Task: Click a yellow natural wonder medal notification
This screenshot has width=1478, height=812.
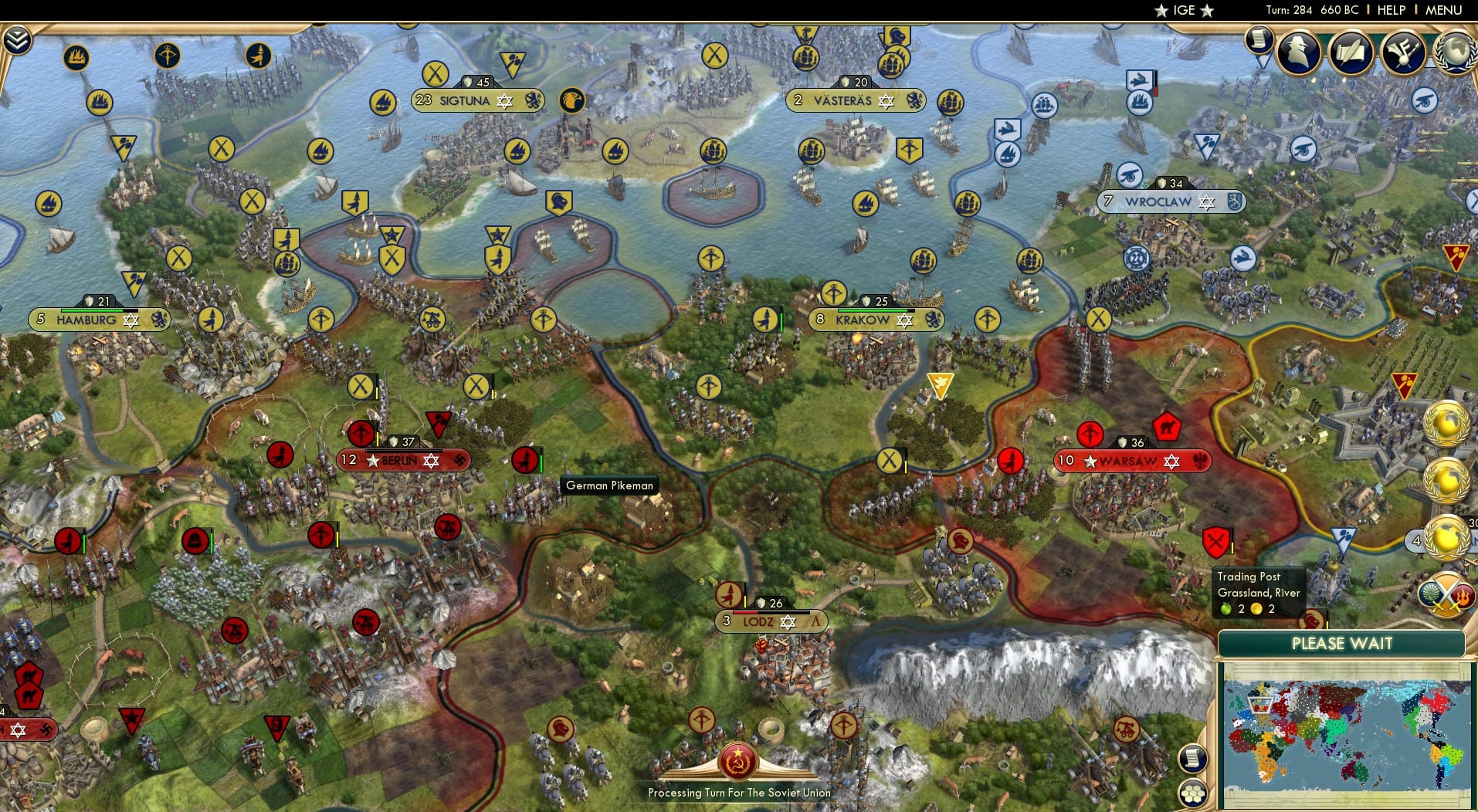Action: coord(1447,425)
